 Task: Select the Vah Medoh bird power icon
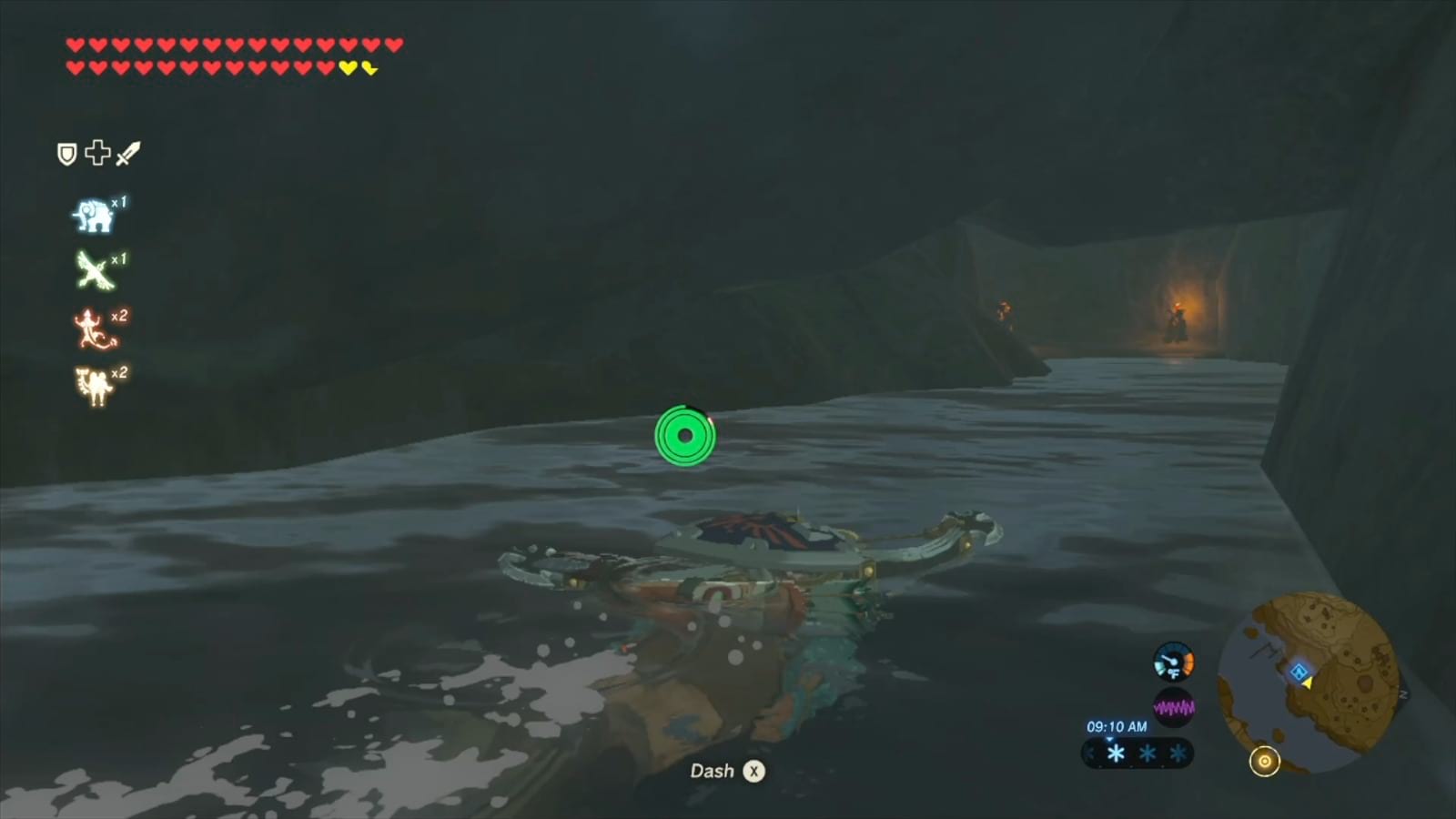[94, 268]
